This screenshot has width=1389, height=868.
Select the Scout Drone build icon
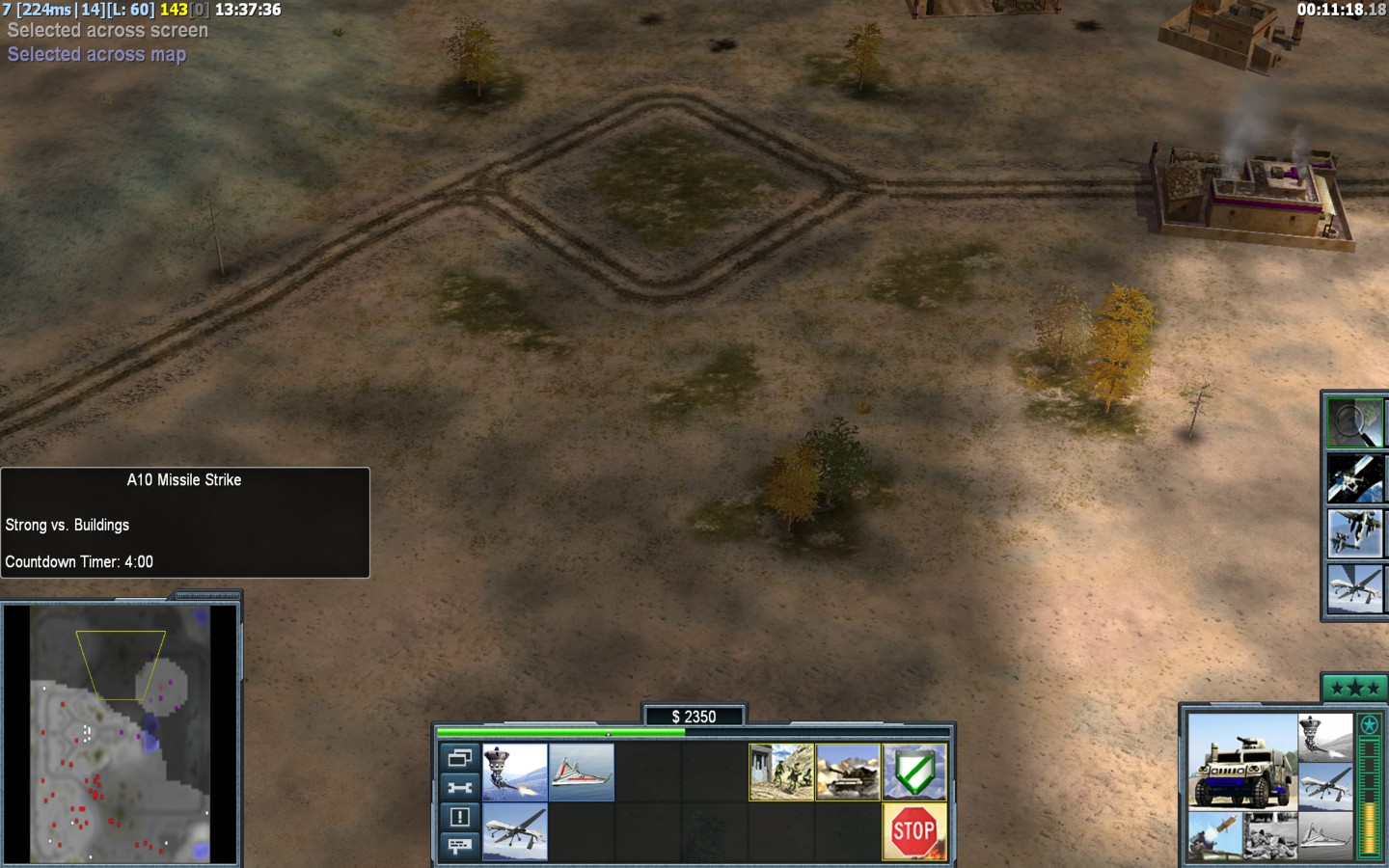click(x=581, y=772)
